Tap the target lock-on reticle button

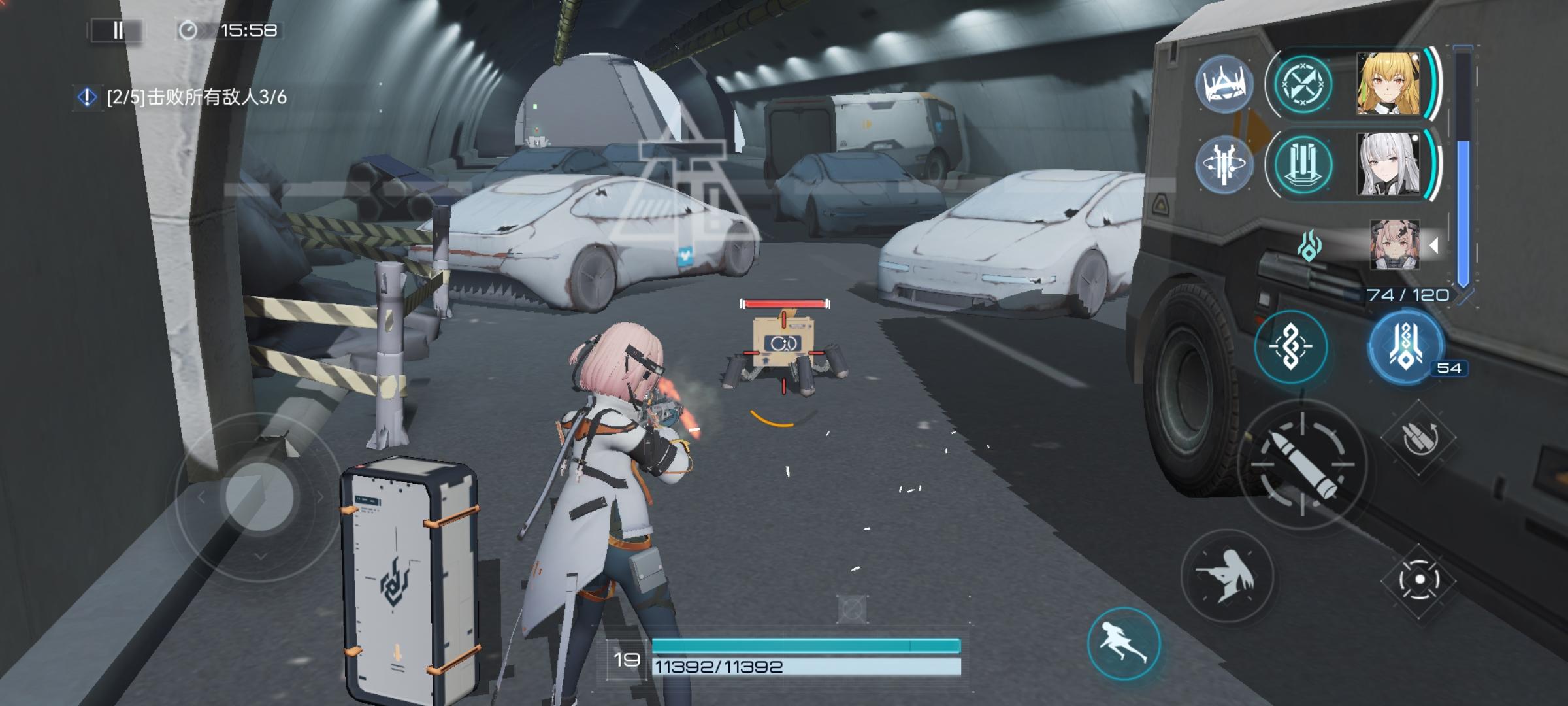click(x=1419, y=580)
